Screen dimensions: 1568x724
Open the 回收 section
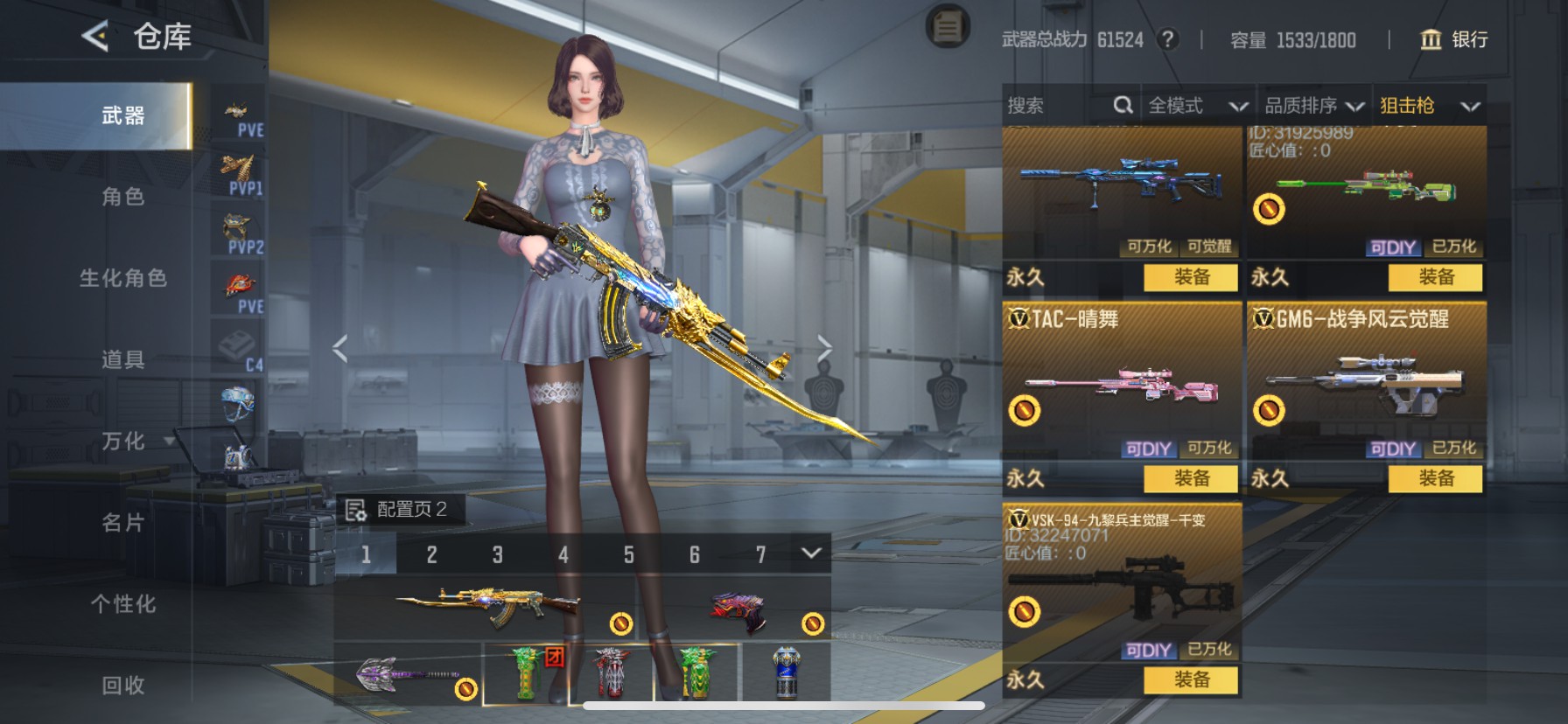pyautogui.click(x=122, y=686)
